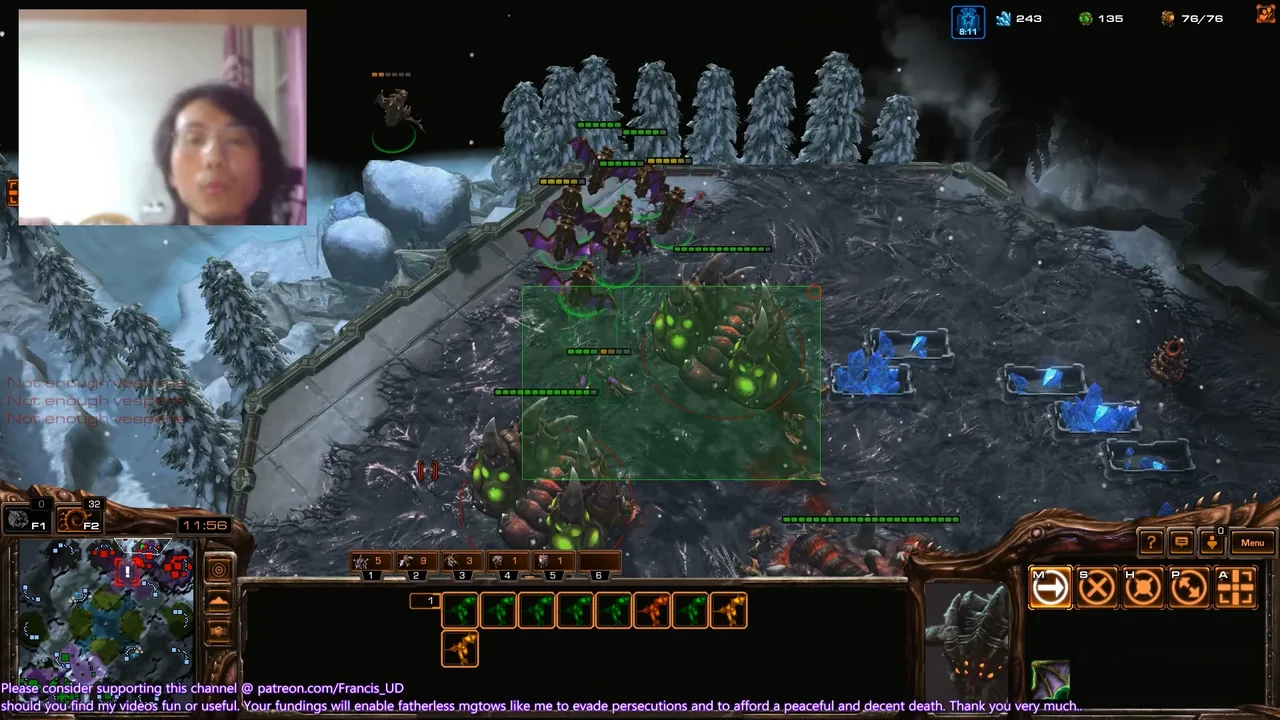Select the orange damaged unit wireframe
The width and height of the screenshot is (1280, 720).
(651, 611)
